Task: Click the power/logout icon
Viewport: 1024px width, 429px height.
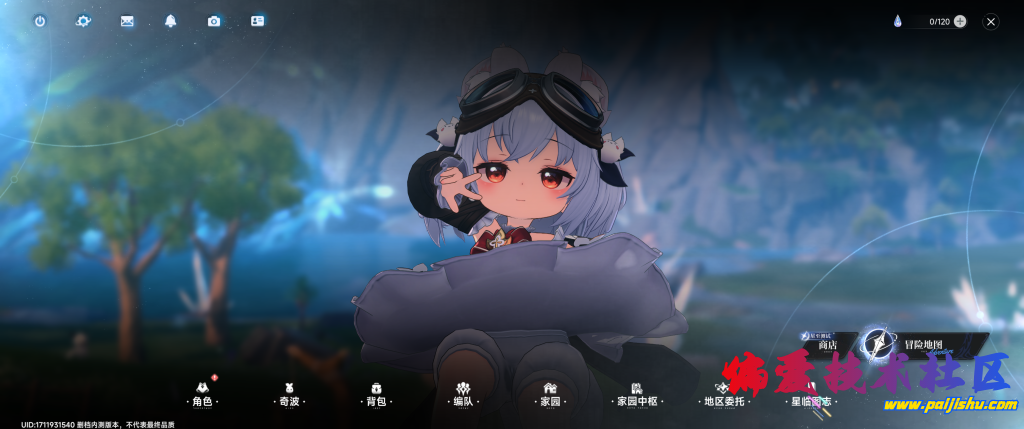Action: tap(40, 21)
